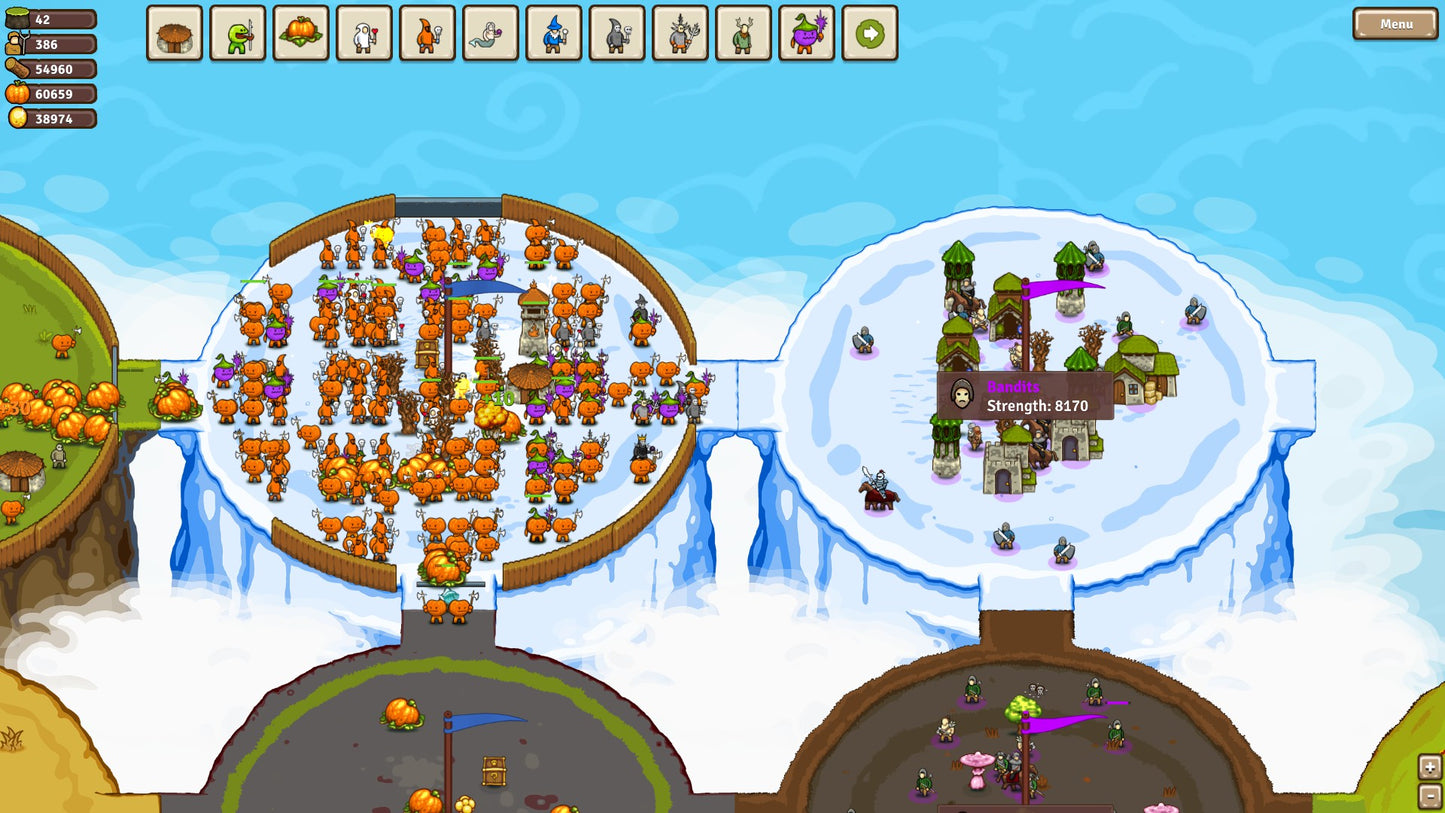The width and height of the screenshot is (1445, 813).
Task: Select the hut building icon
Action: pyautogui.click(x=174, y=33)
